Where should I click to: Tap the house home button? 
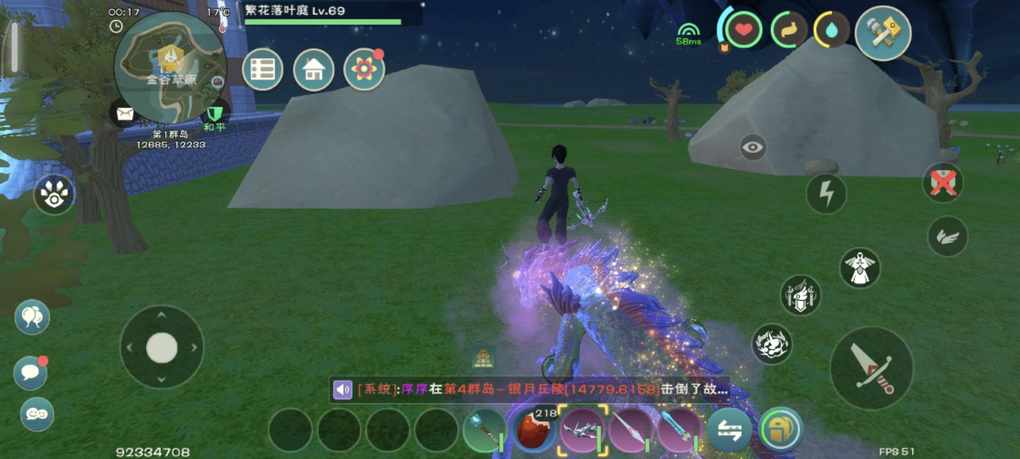point(314,69)
